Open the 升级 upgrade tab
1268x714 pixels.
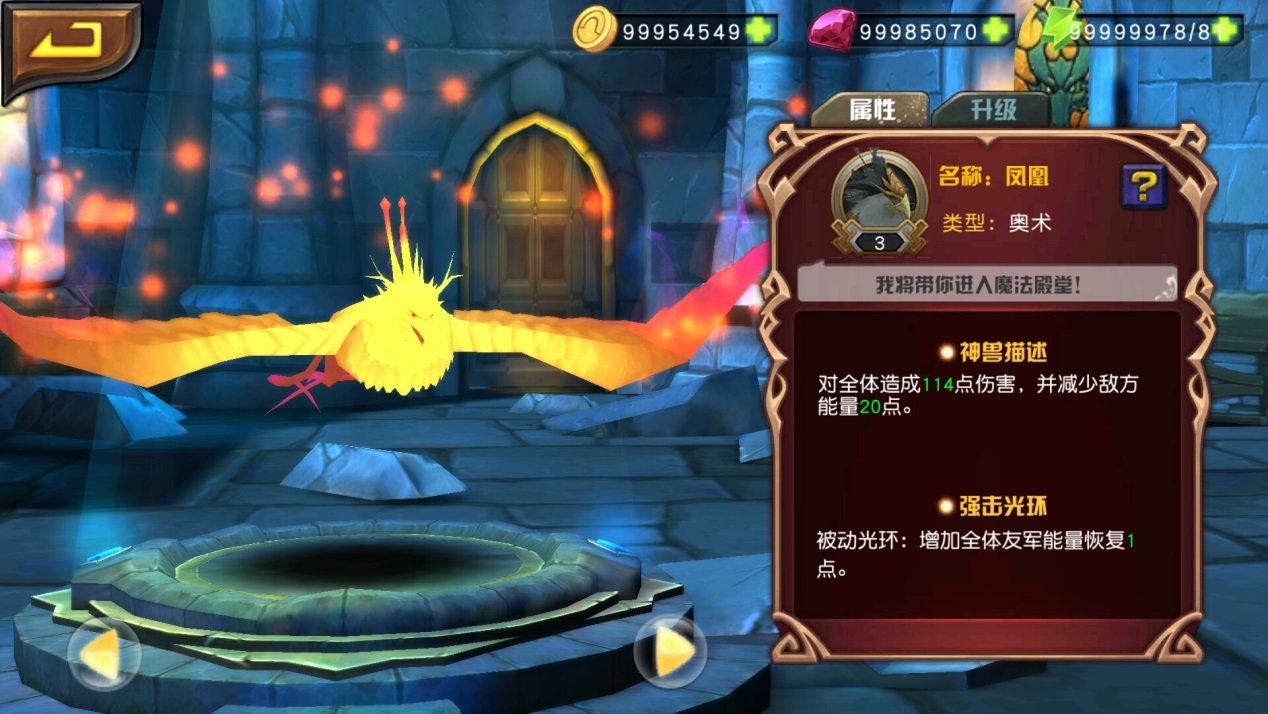[991, 109]
